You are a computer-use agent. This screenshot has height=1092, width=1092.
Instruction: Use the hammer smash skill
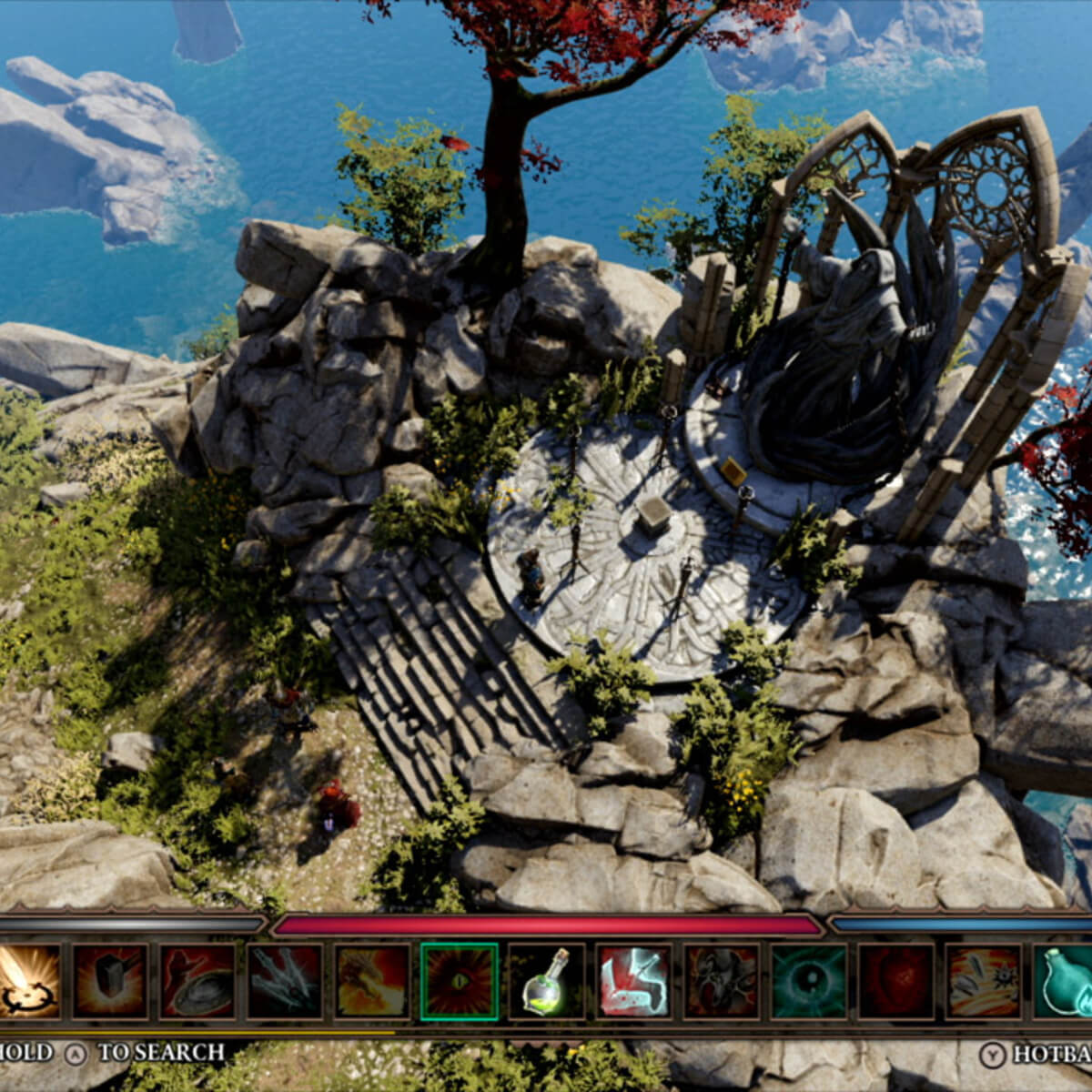point(109,980)
